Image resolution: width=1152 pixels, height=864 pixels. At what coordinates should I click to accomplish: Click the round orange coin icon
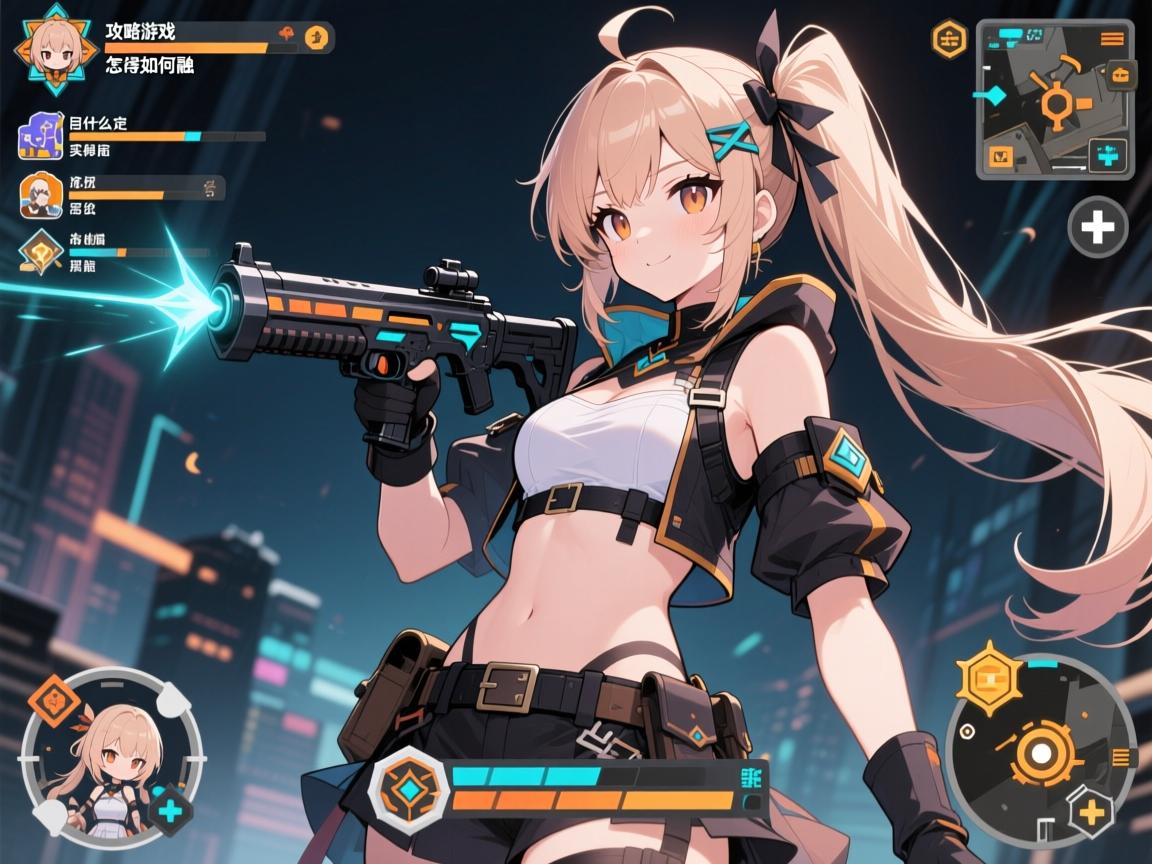tap(314, 38)
